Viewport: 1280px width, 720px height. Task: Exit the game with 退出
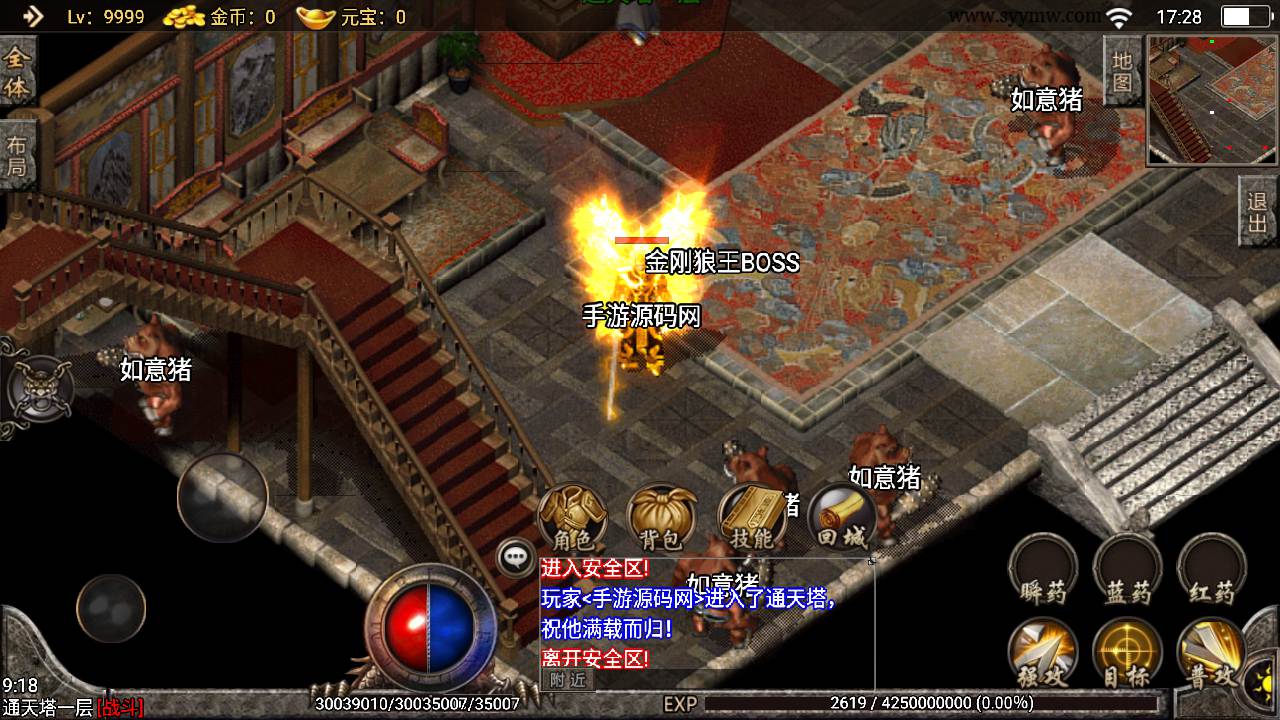coord(1258,212)
